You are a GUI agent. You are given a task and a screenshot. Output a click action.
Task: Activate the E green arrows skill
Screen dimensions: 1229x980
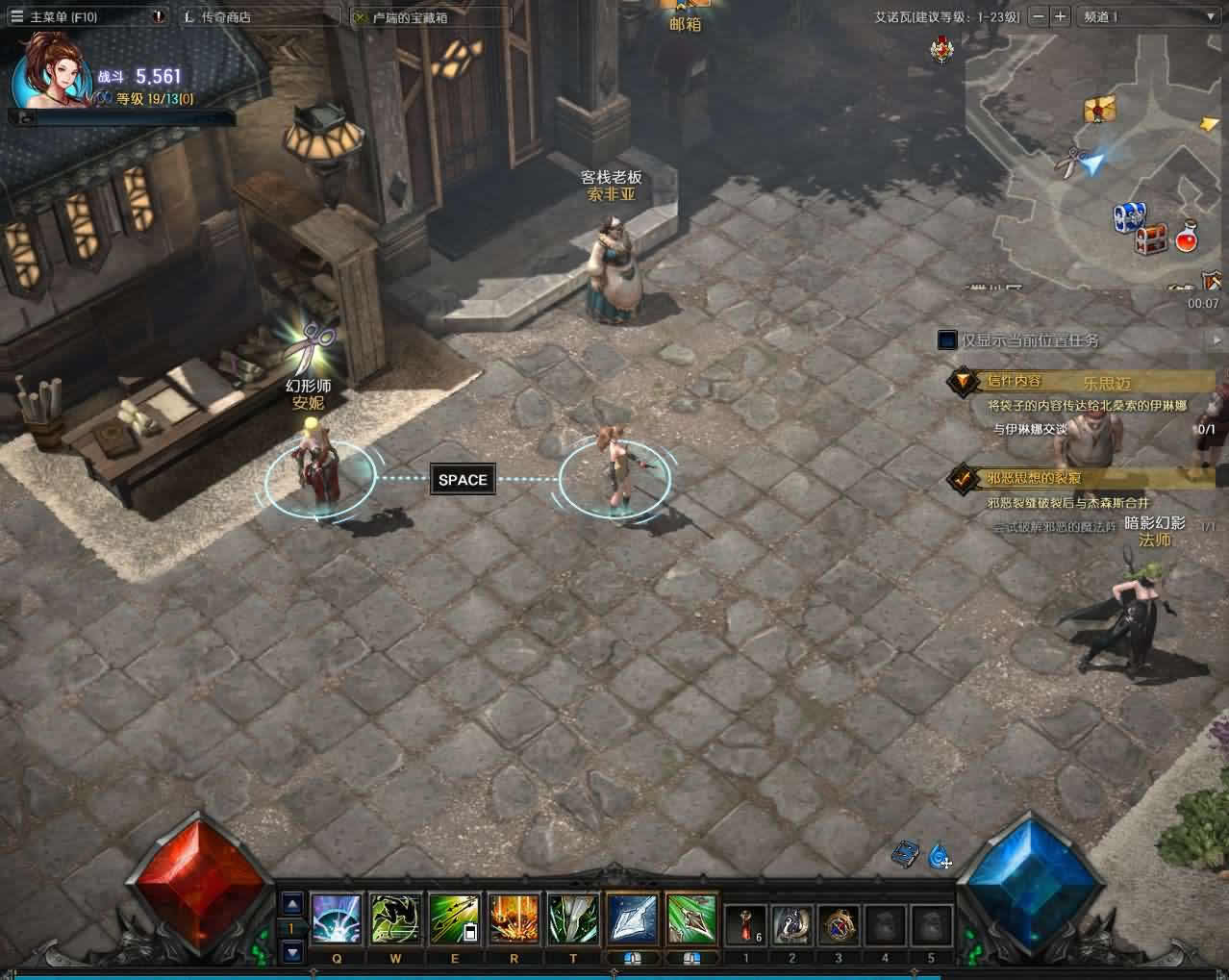(x=455, y=919)
